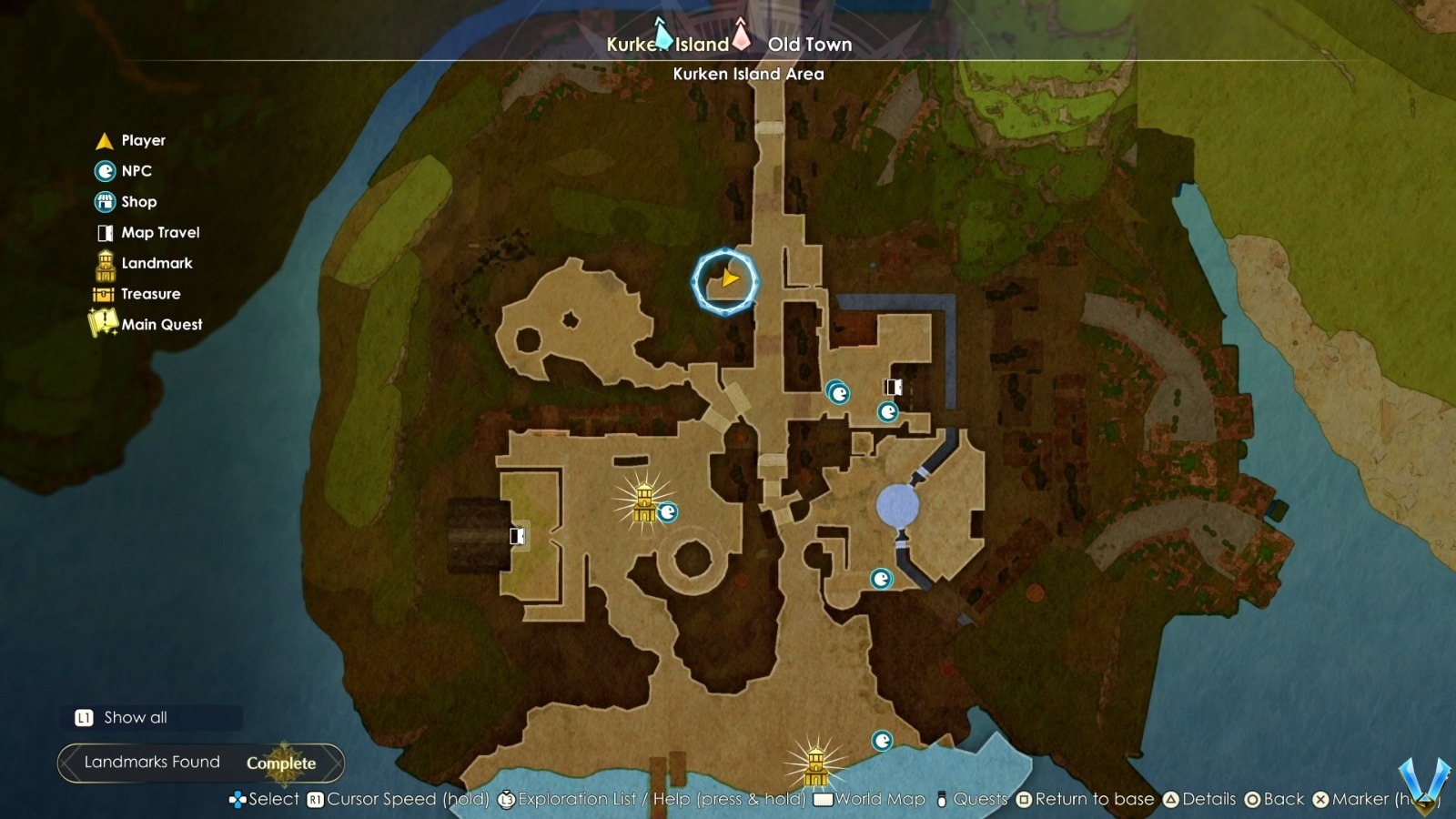Click the Map Travel icon in the eastern district
The width and height of the screenshot is (1456, 819).
pos(893,388)
